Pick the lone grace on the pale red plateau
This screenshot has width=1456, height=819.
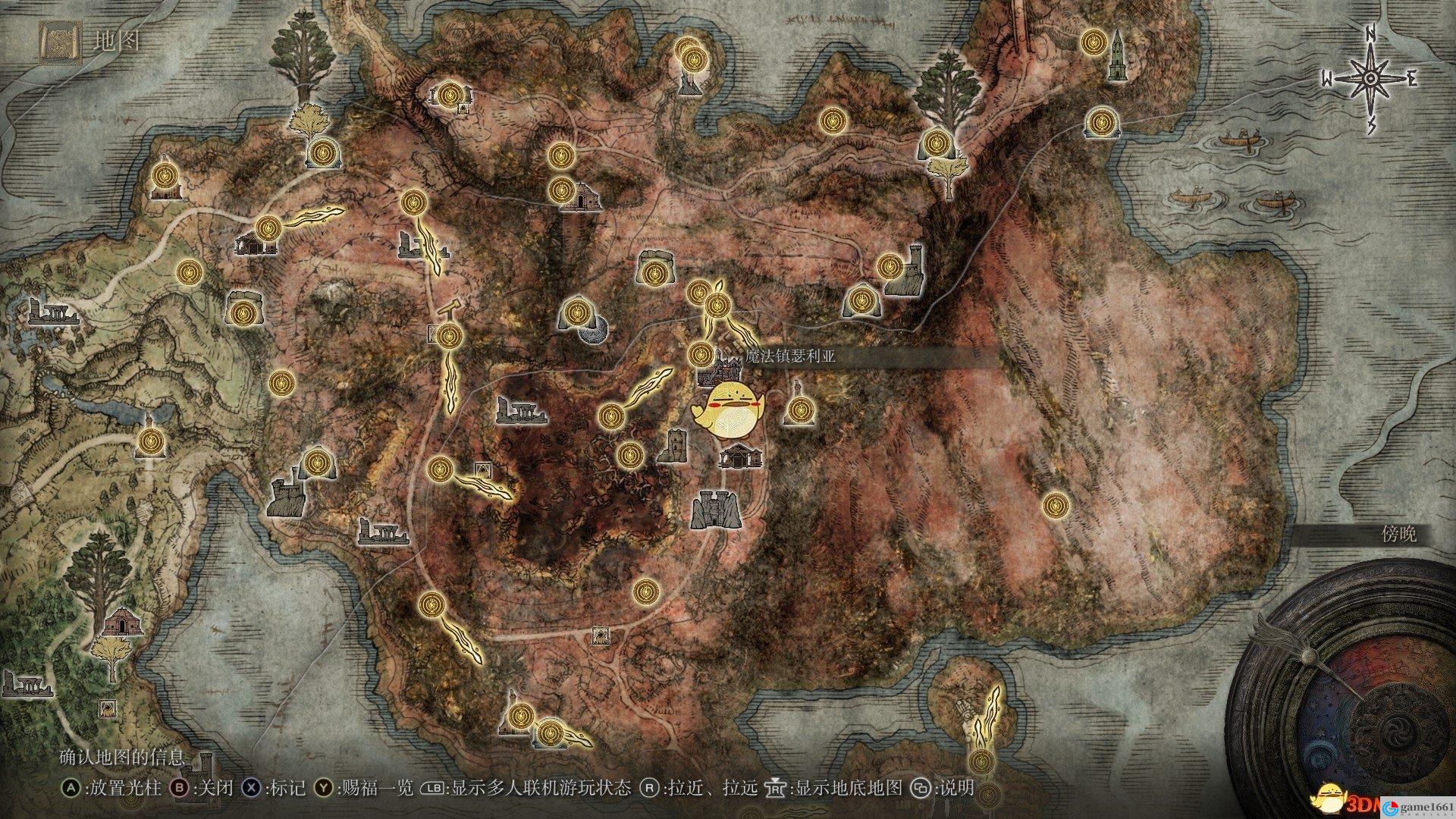click(1054, 504)
